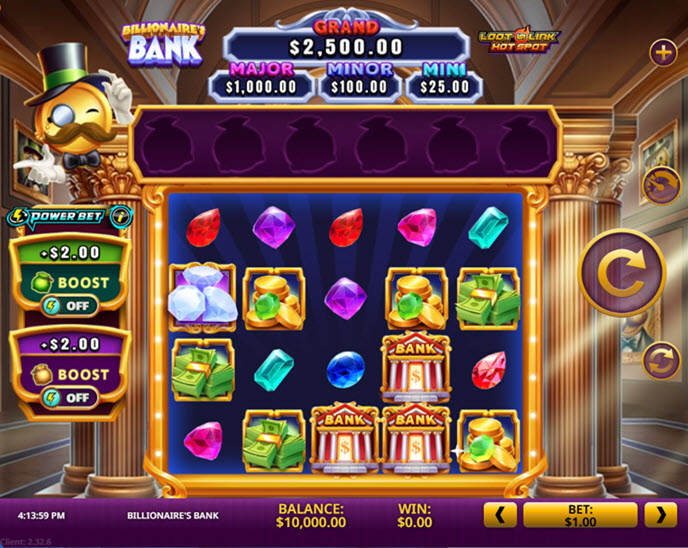Show Power Bet info
Image resolution: width=688 pixels, height=548 pixels.
pyautogui.click(x=121, y=216)
